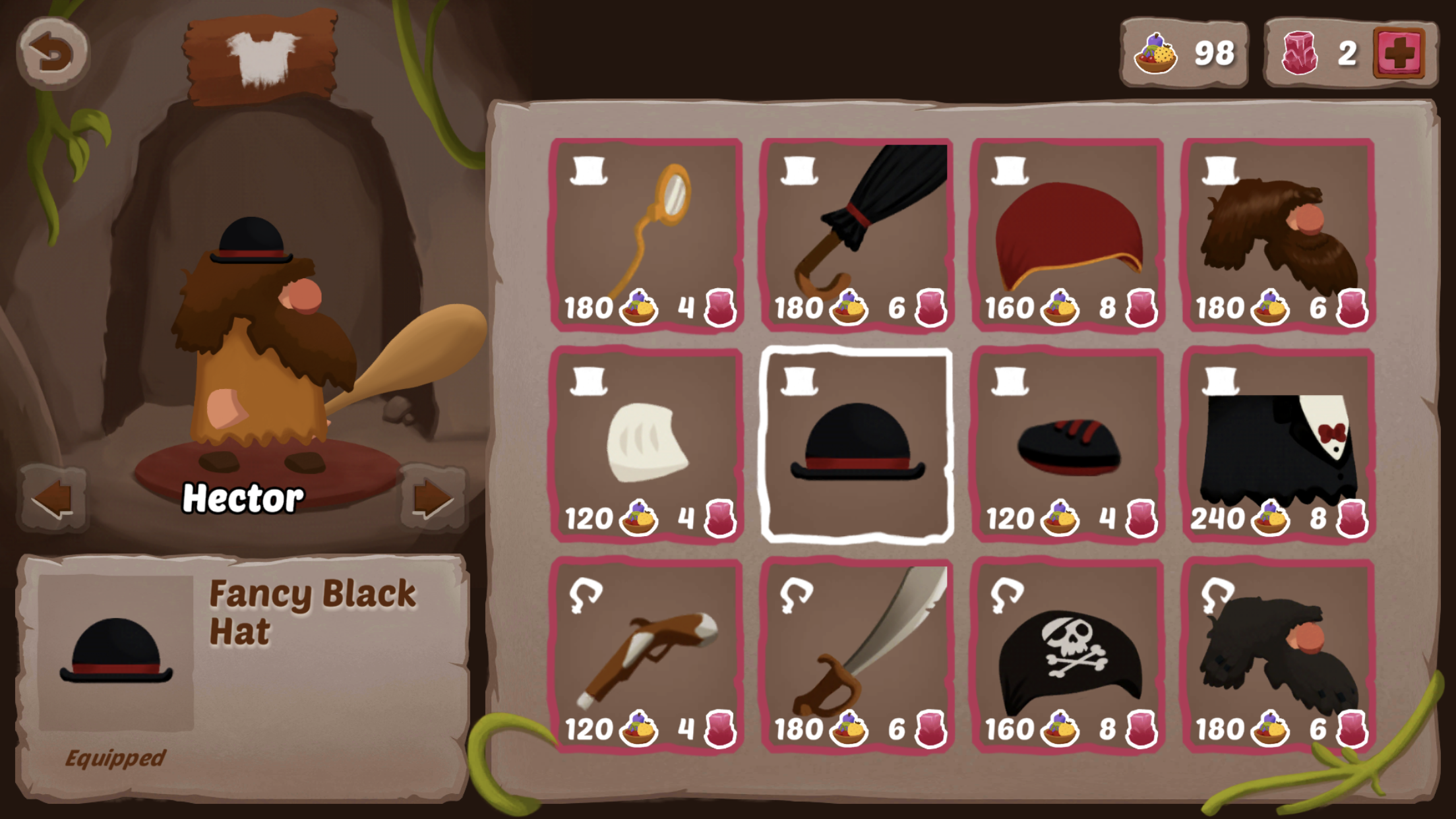The width and height of the screenshot is (1456, 819).
Task: Select the red cap item
Action: click(x=1068, y=234)
